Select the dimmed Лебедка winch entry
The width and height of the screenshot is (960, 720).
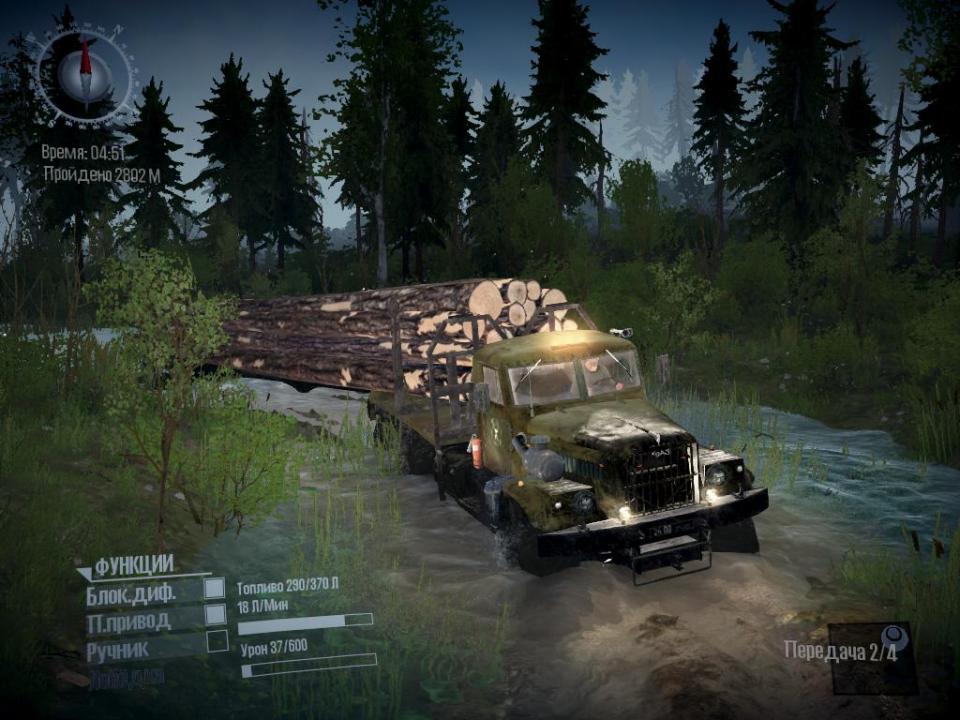pos(126,676)
